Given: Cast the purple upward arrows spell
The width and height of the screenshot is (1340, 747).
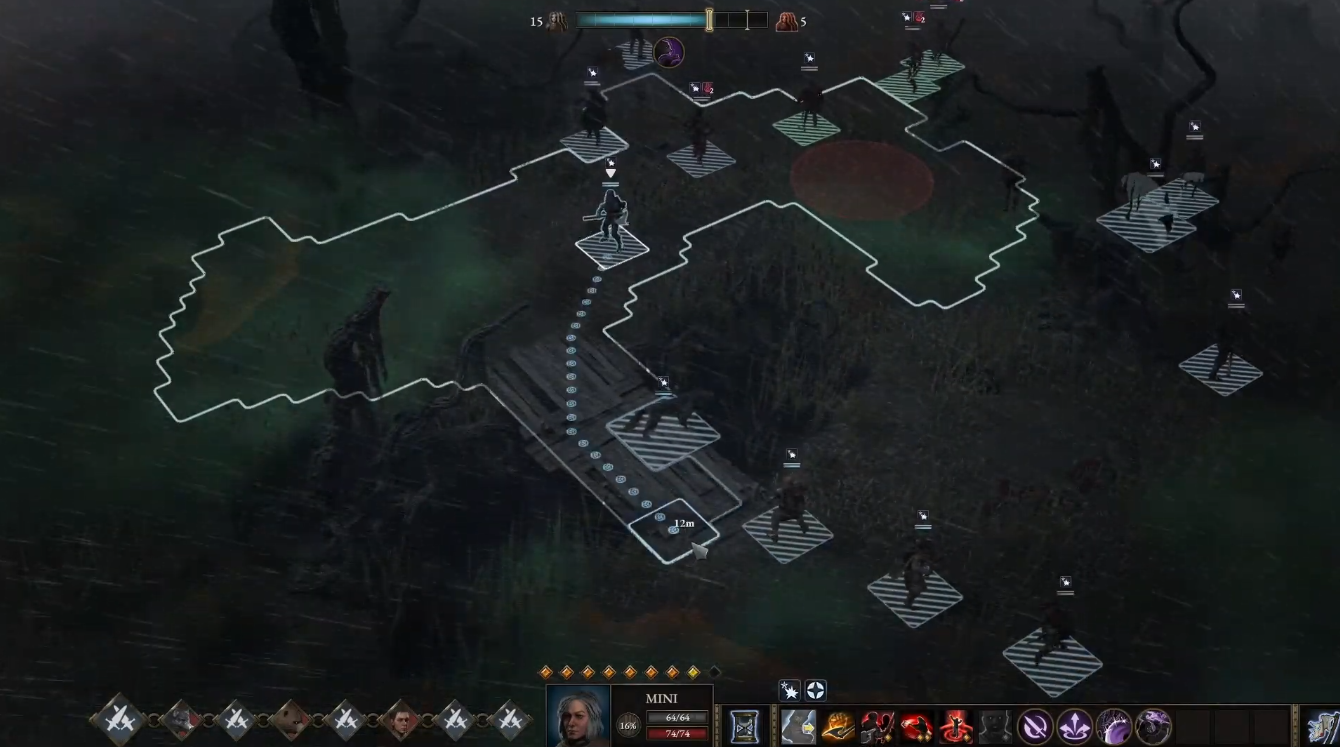Looking at the screenshot, I should pos(1074,727).
